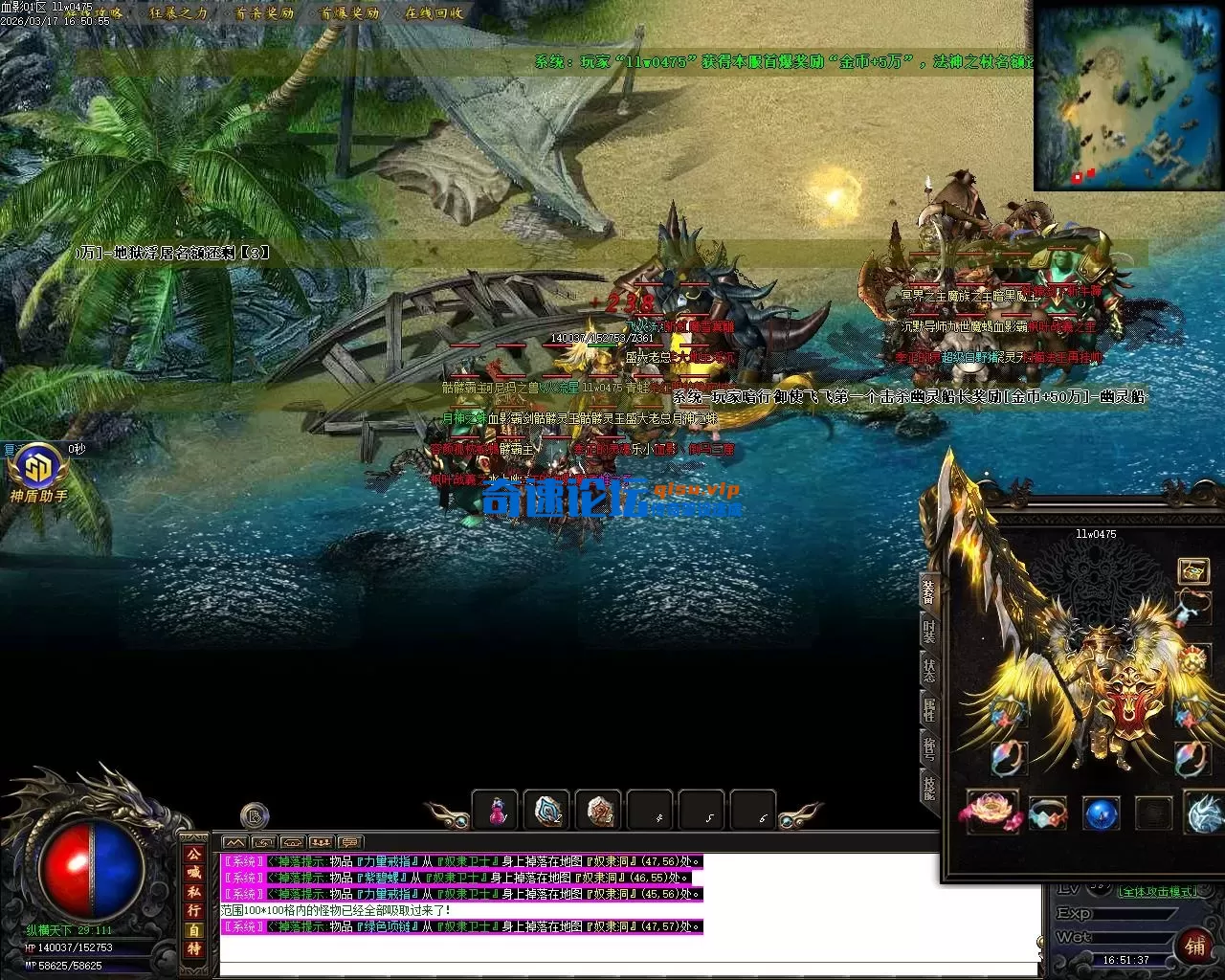Screen dimensions: 1225x980
Task: Switch to the 时装 fashion tab
Action: point(929,632)
